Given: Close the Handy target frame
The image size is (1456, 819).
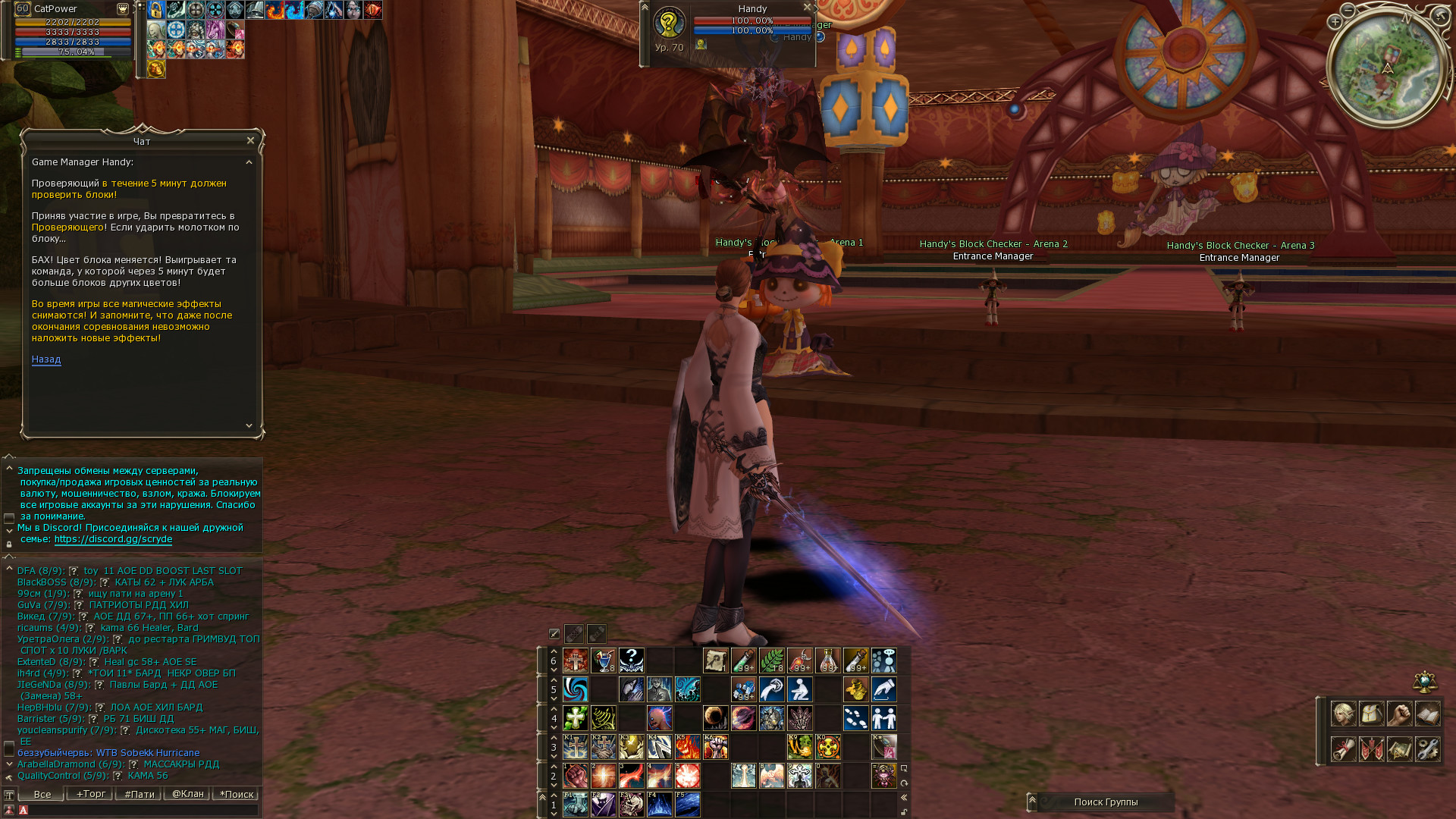Looking at the screenshot, I should point(808,8).
